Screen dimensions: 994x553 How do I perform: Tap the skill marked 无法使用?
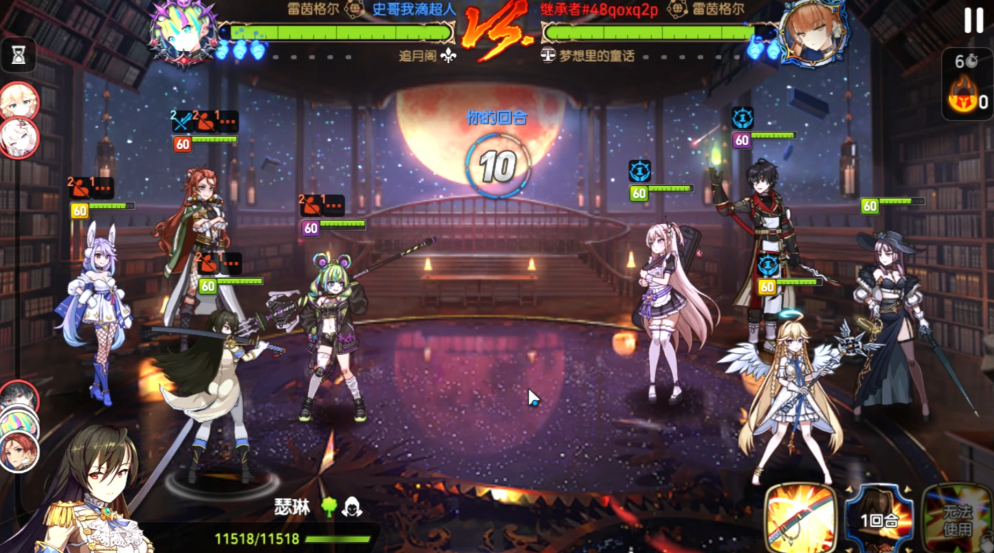tap(958, 519)
